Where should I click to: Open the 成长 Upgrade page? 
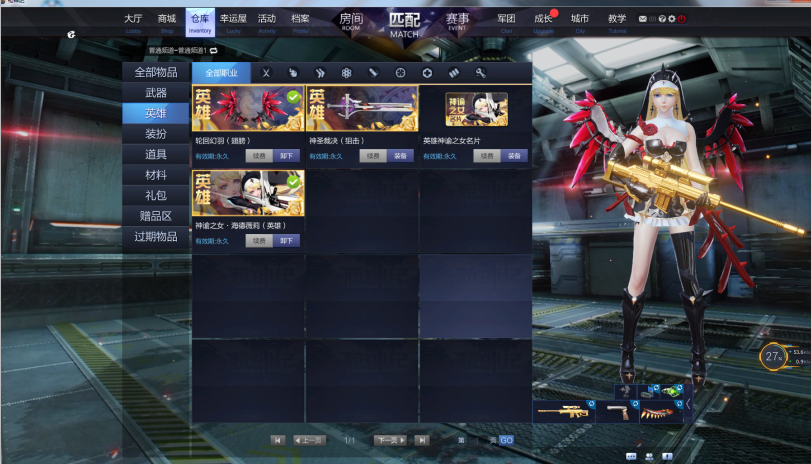tap(543, 20)
